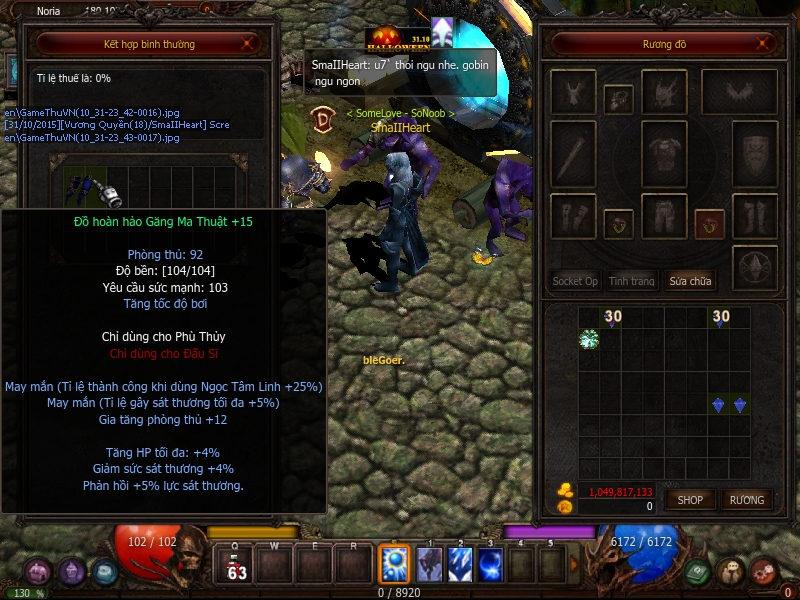Activate the skill in hotbar slot 3
Screen dimensions: 800x600
490,564
